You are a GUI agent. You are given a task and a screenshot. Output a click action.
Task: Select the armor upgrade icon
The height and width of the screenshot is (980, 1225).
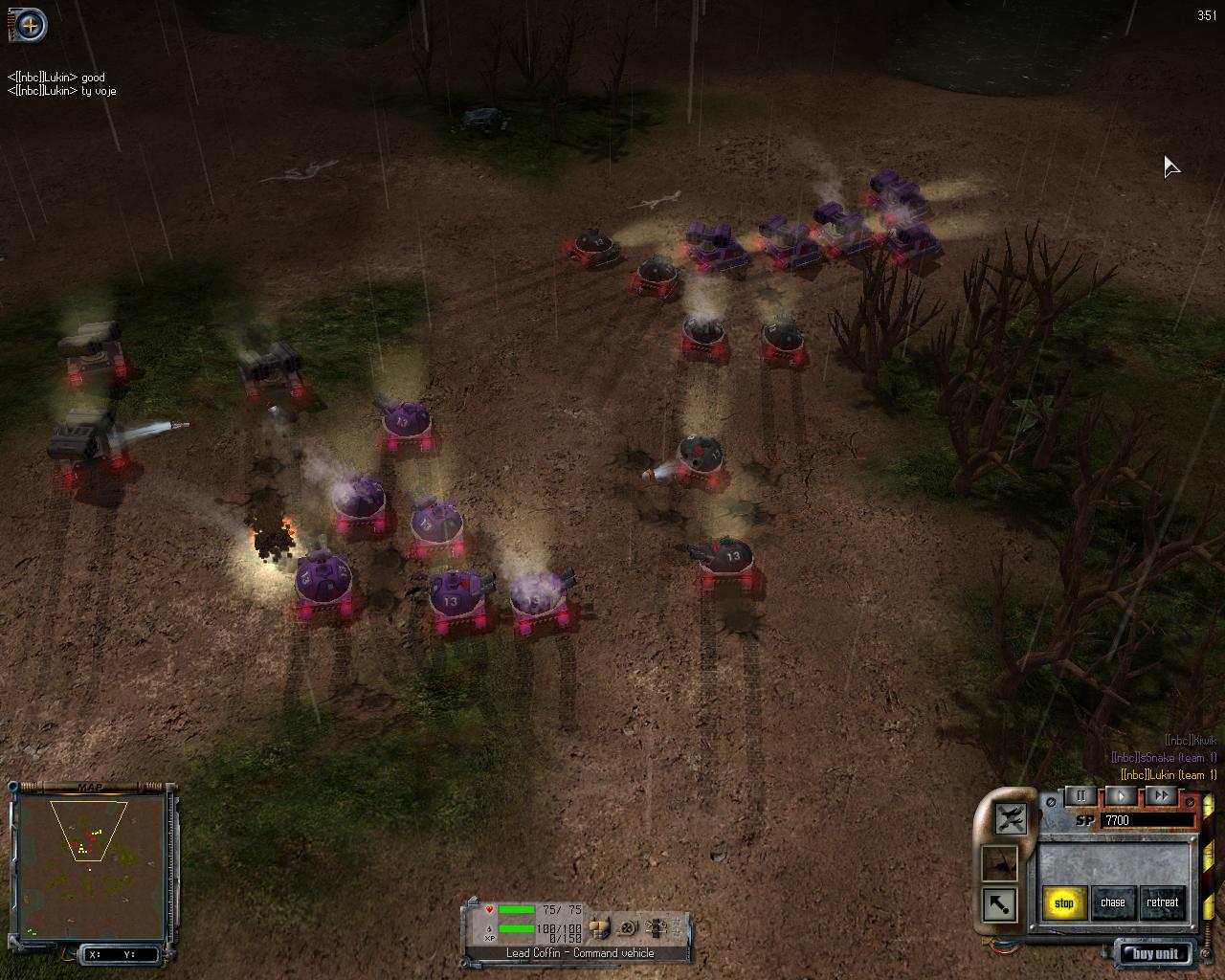pos(600,927)
